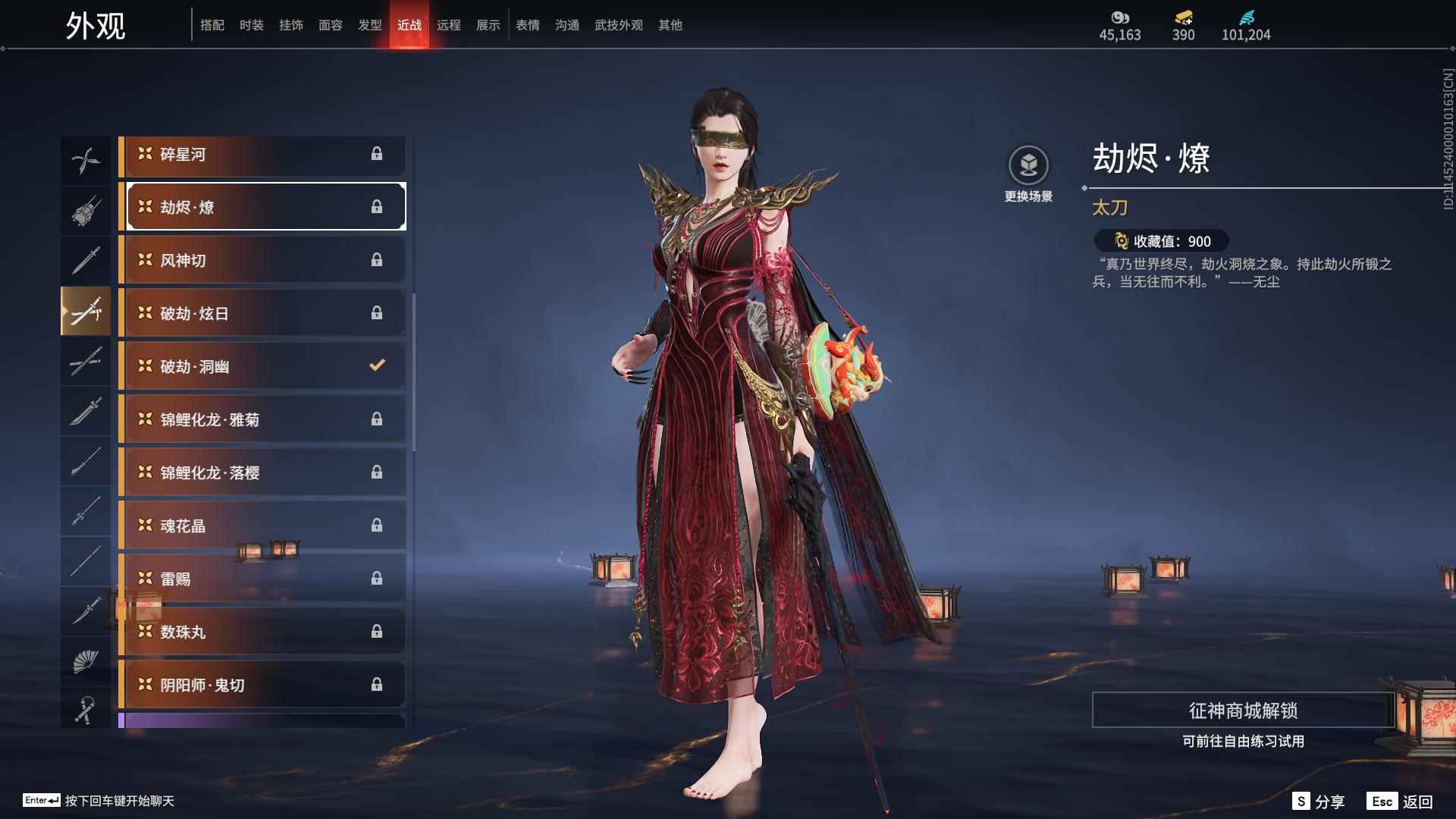
Task: Select 劫烬·燎 in the weapon skin list
Action: click(x=250, y=206)
